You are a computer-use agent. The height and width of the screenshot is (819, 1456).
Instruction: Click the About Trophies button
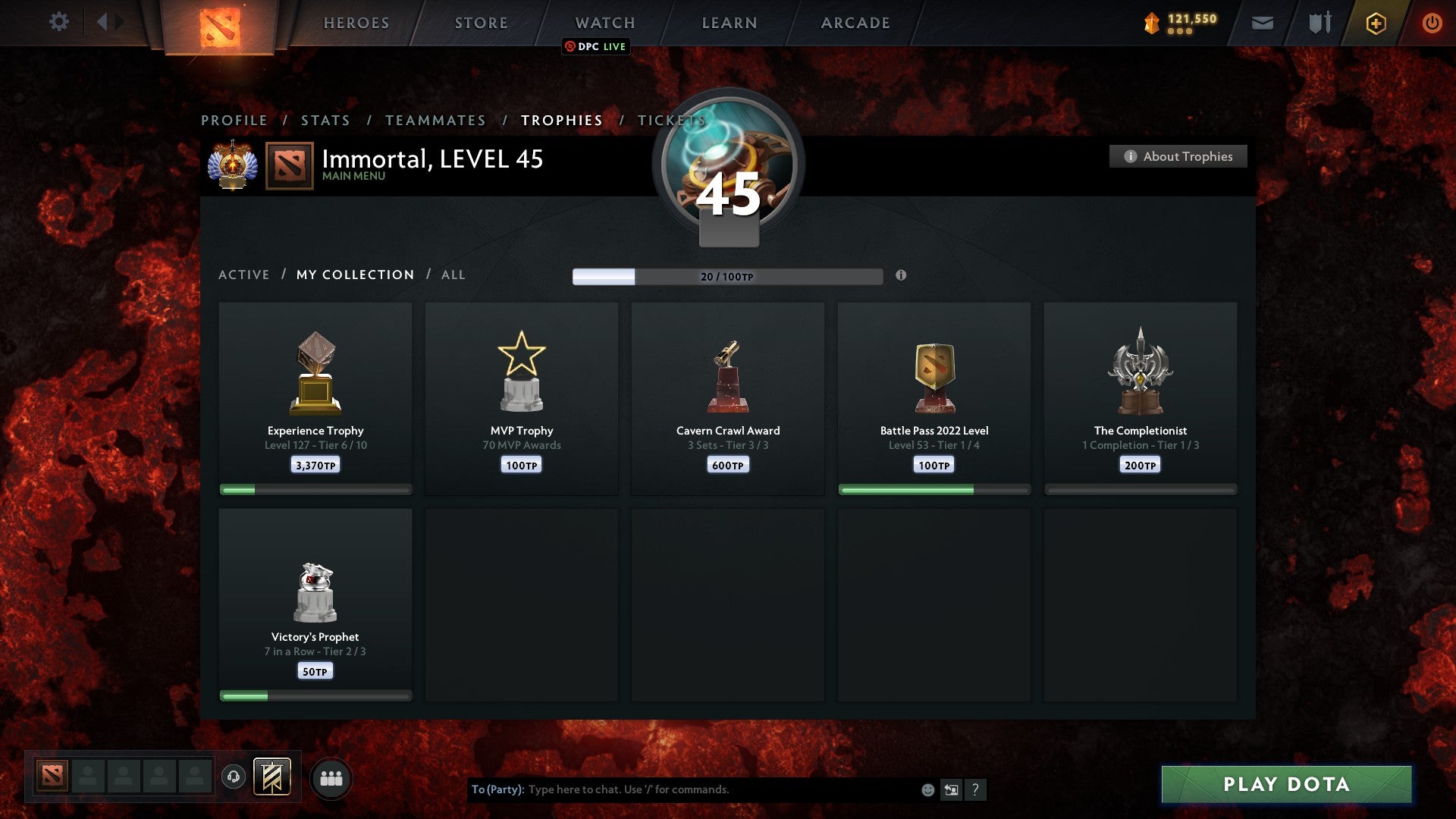pyautogui.click(x=1178, y=156)
